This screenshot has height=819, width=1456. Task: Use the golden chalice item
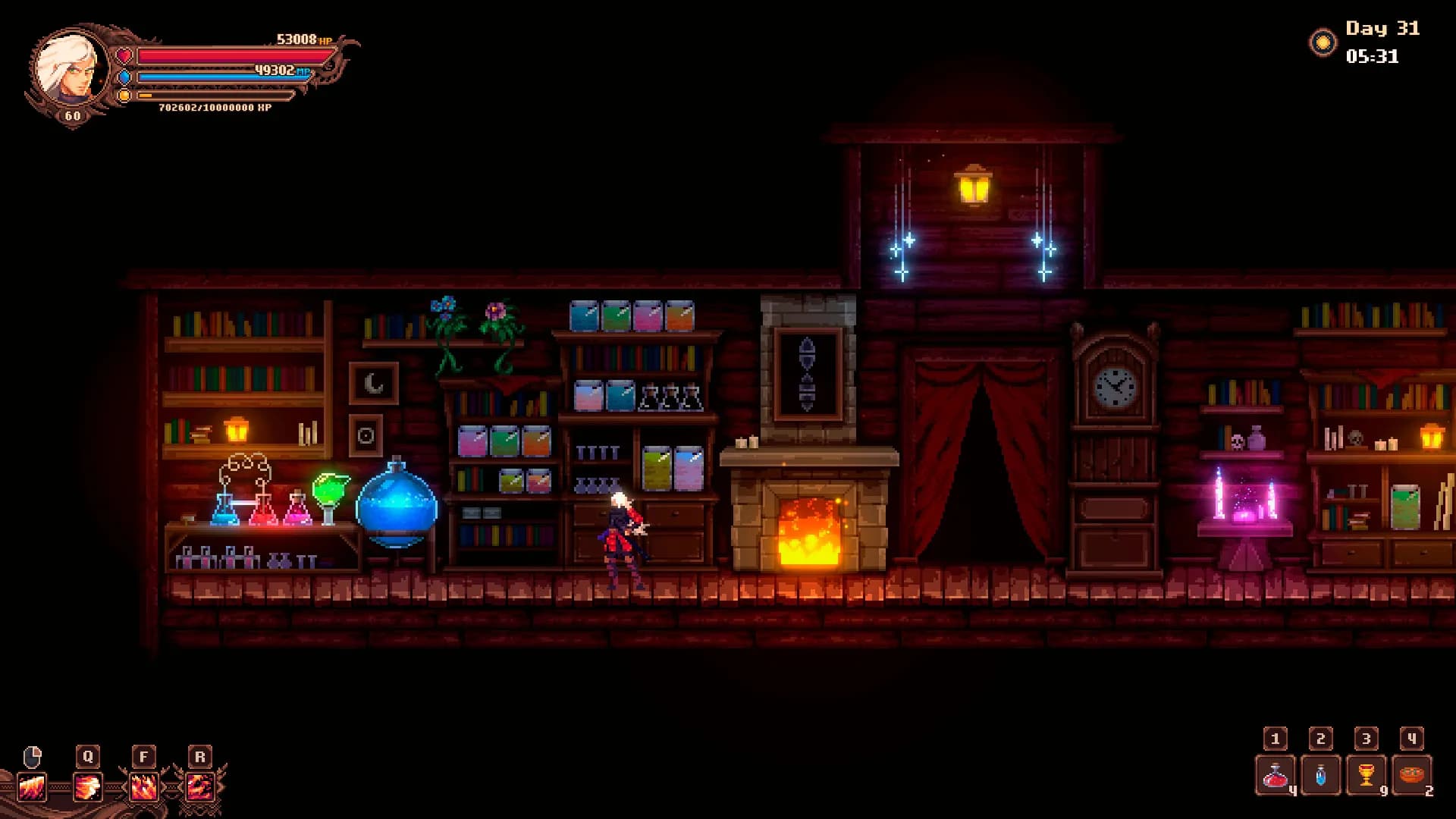point(1366,776)
